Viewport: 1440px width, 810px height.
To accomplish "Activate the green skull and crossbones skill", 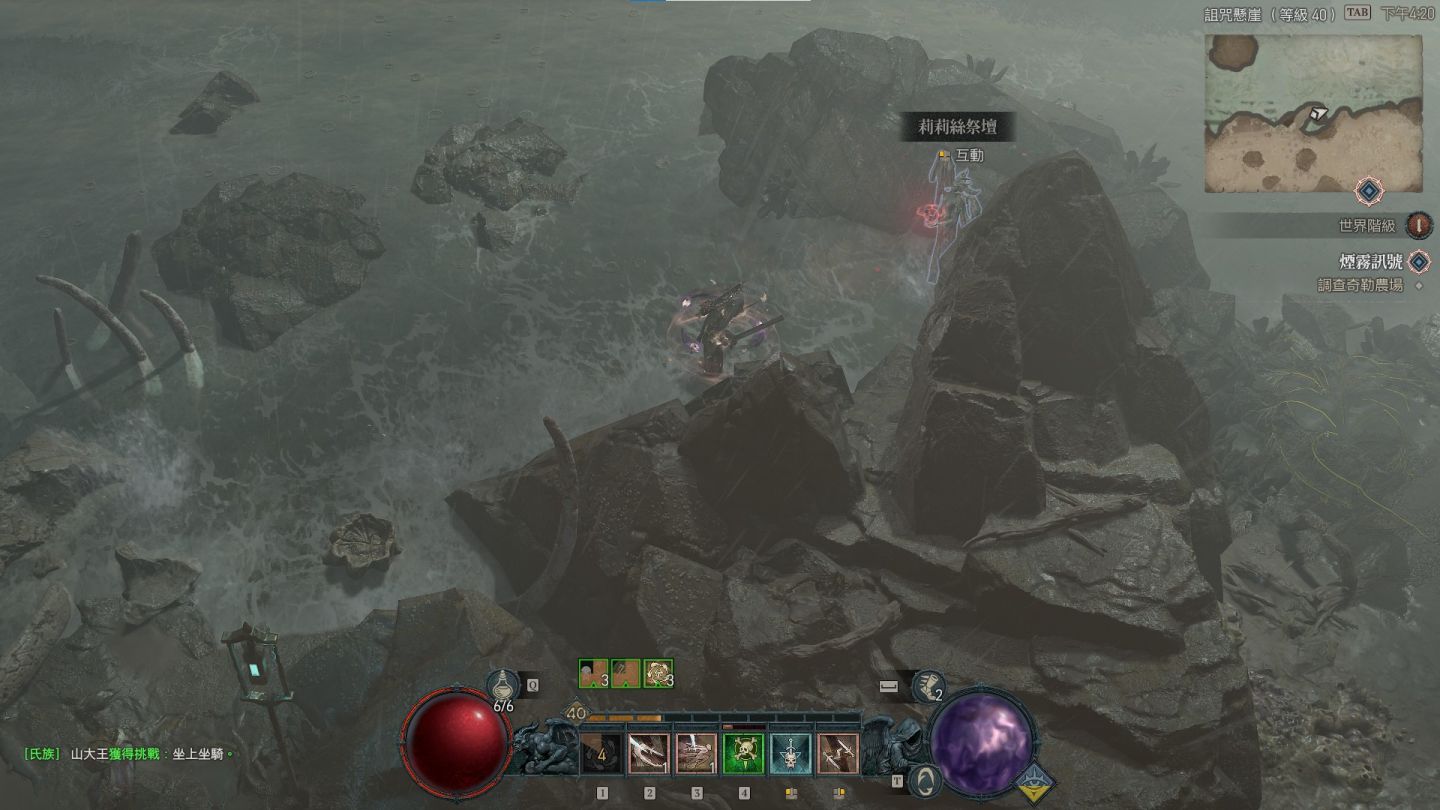I will tap(743, 753).
